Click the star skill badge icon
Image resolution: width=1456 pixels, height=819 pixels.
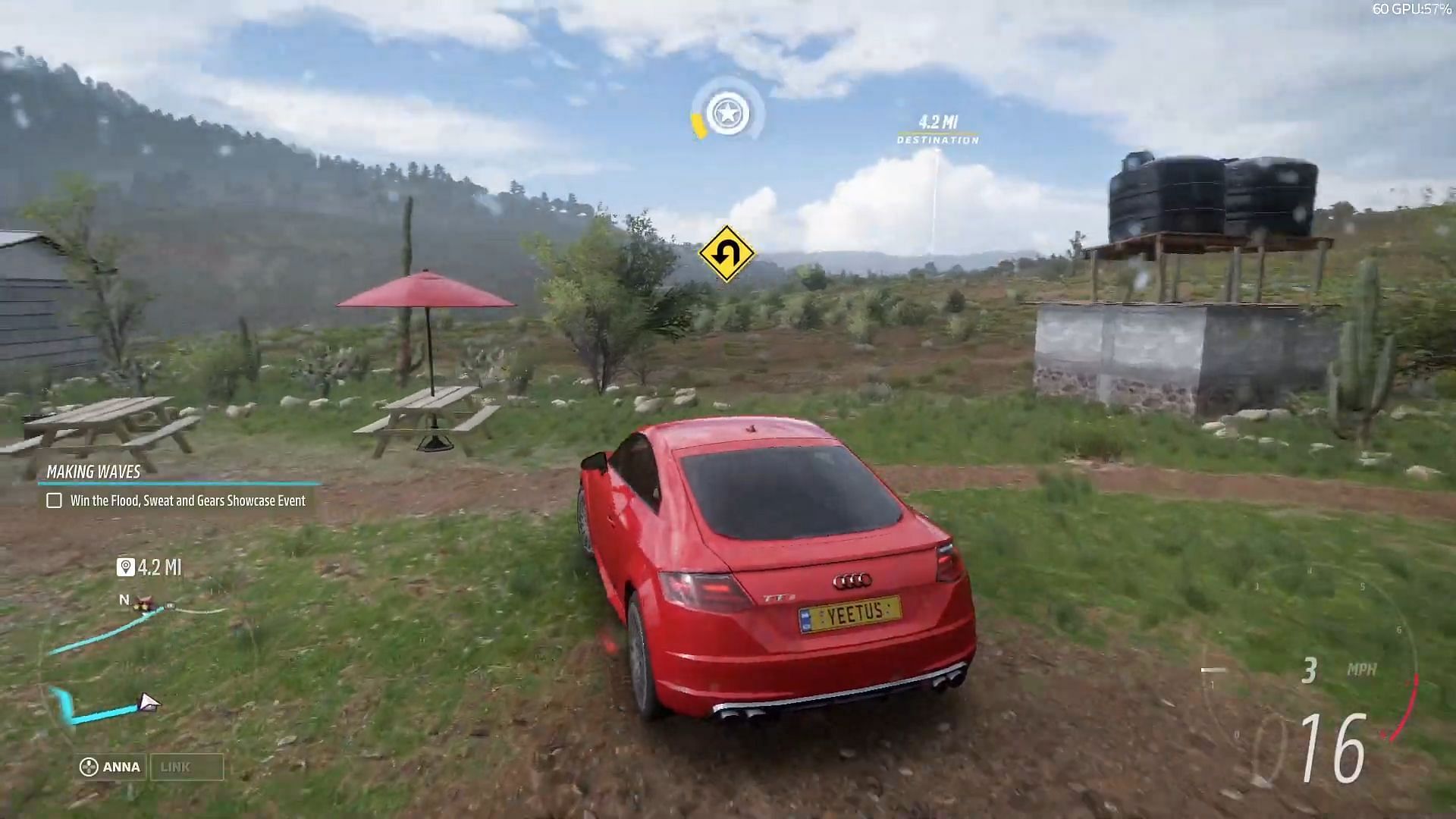click(726, 112)
